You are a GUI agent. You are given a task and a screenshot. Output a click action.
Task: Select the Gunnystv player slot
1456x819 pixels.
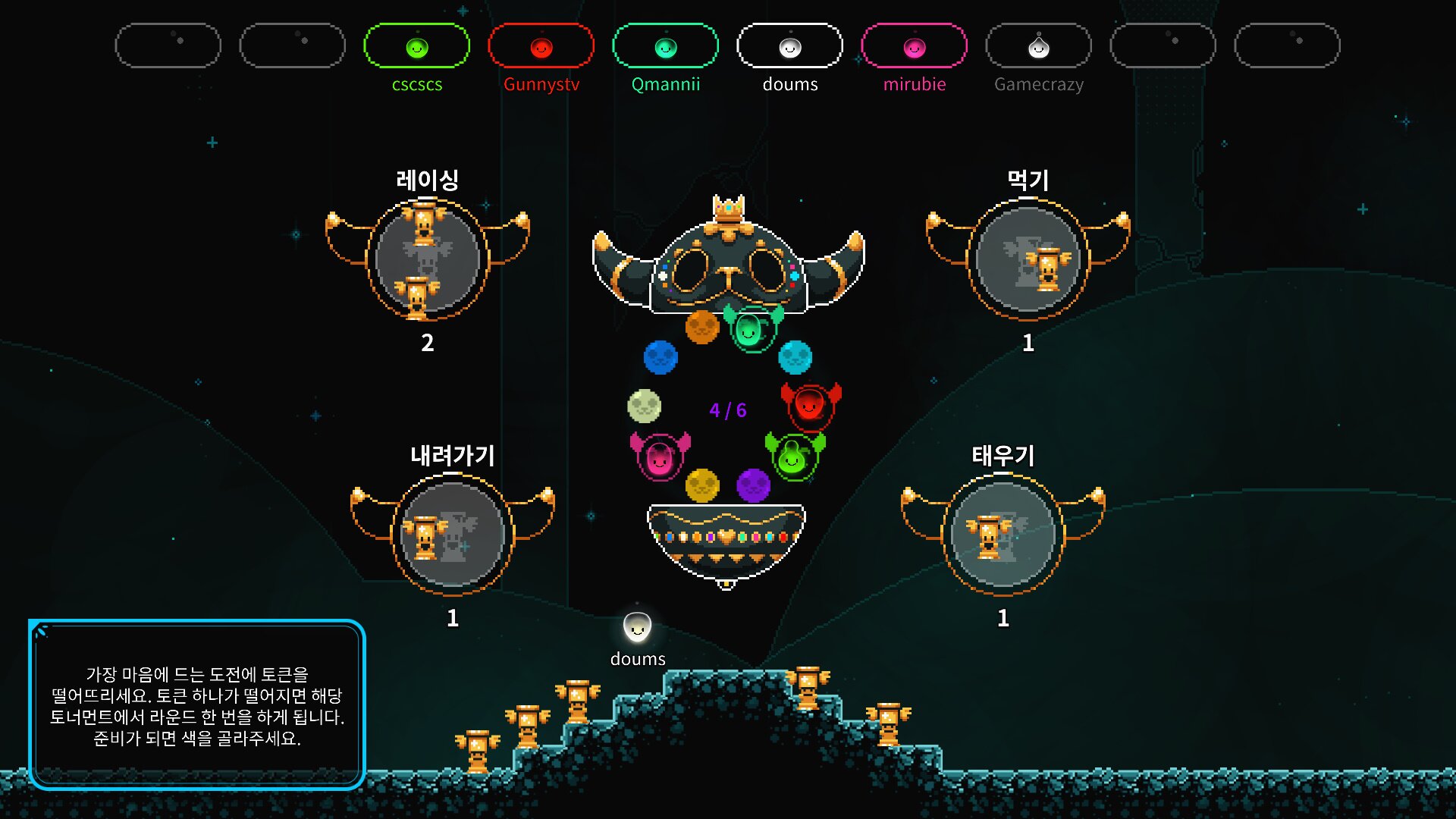[541, 46]
